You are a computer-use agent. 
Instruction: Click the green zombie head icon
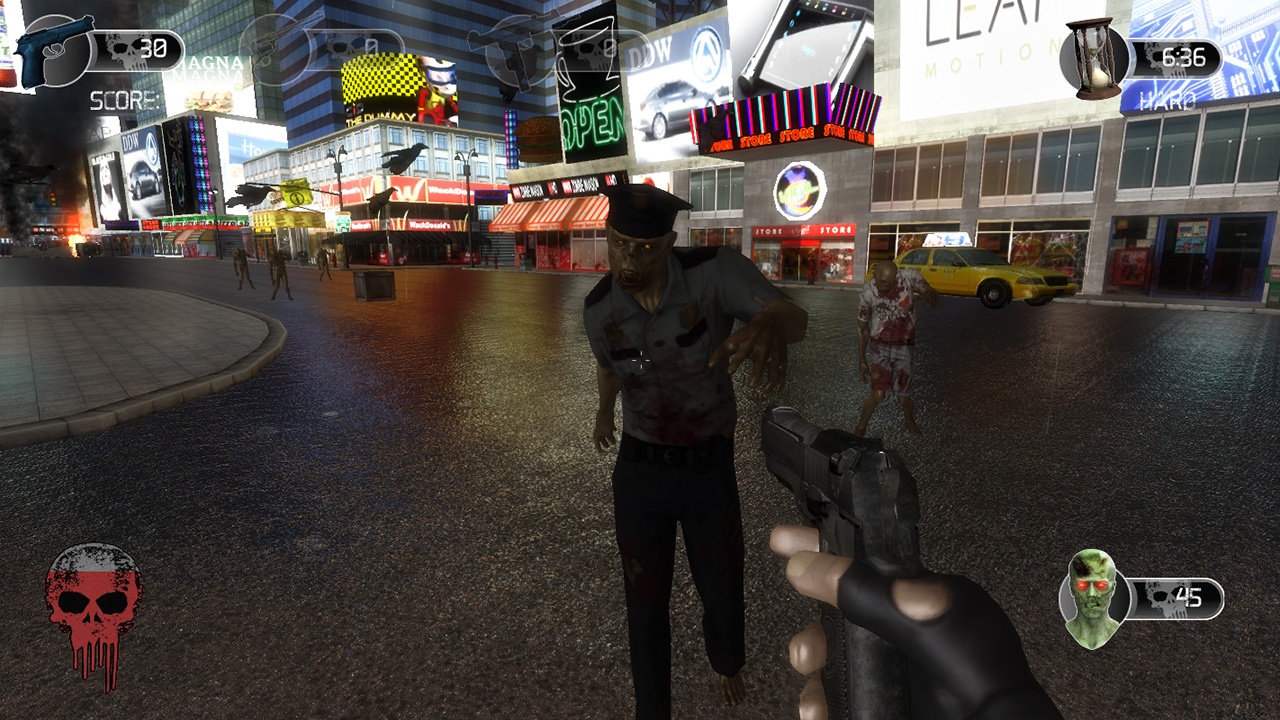pyautogui.click(x=1092, y=597)
